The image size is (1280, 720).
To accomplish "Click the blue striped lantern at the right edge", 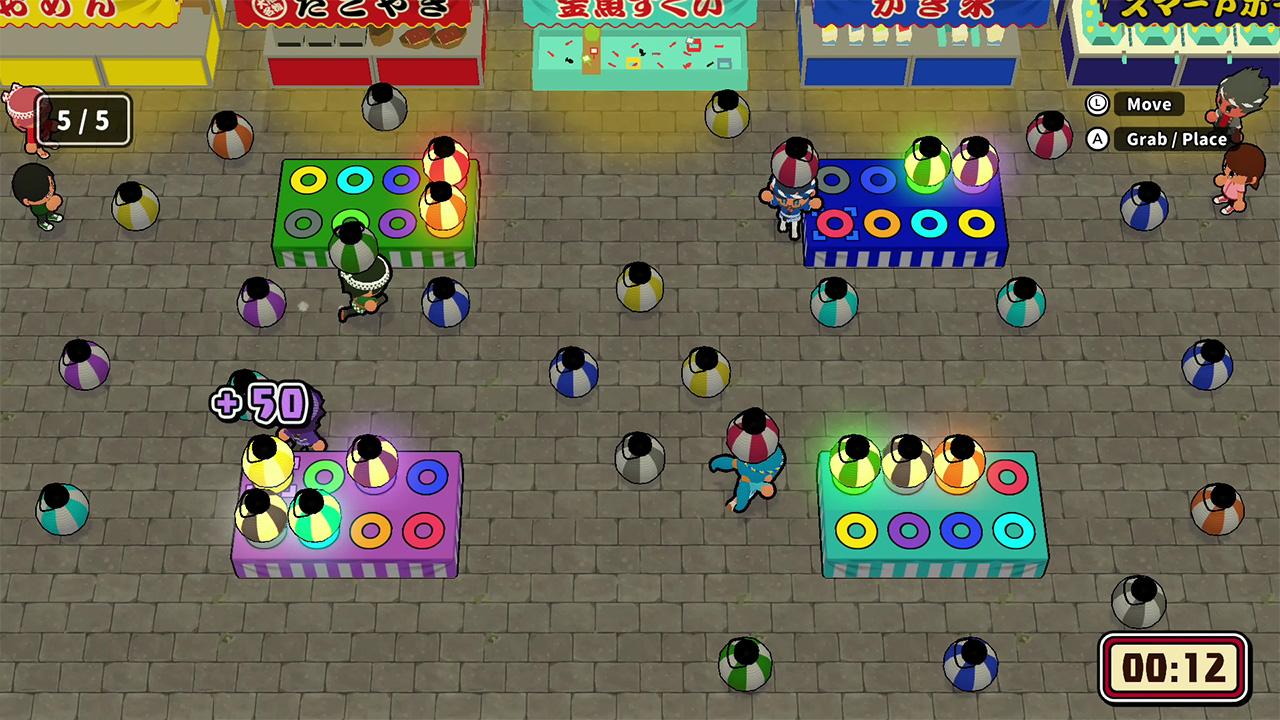I will click(1205, 365).
